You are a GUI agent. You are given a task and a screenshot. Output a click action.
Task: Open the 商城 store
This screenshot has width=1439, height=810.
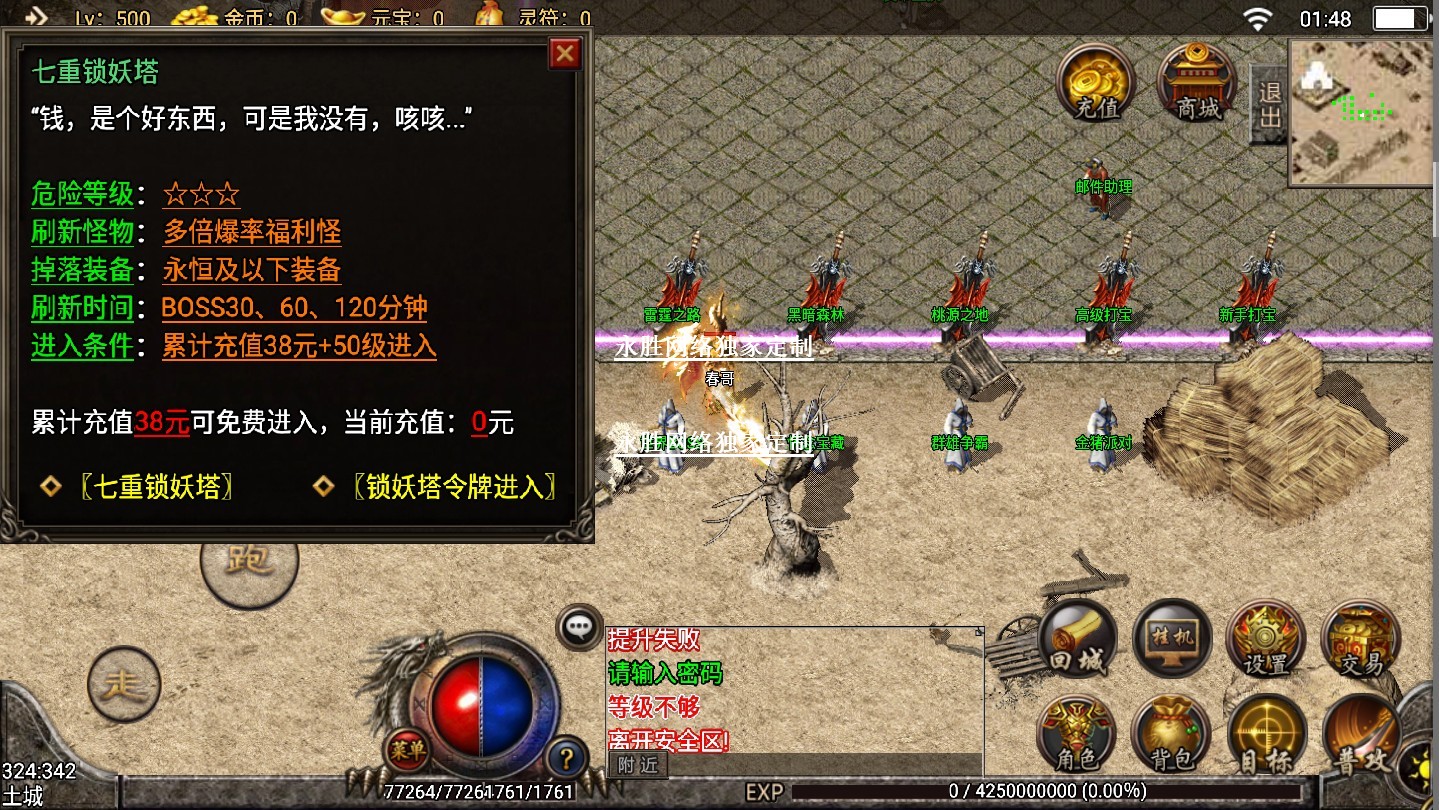[1197, 82]
